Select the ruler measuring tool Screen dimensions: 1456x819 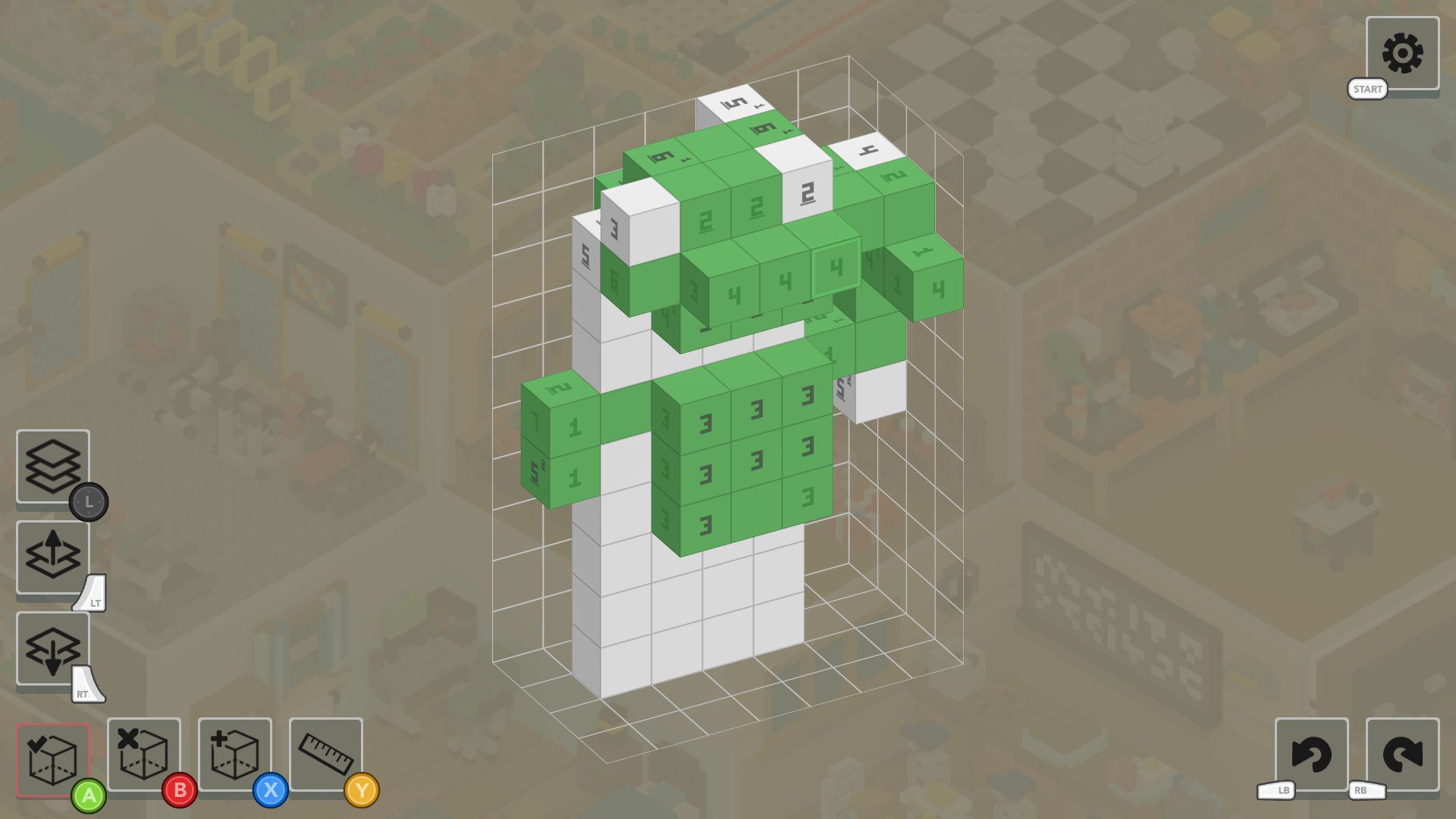point(325,755)
